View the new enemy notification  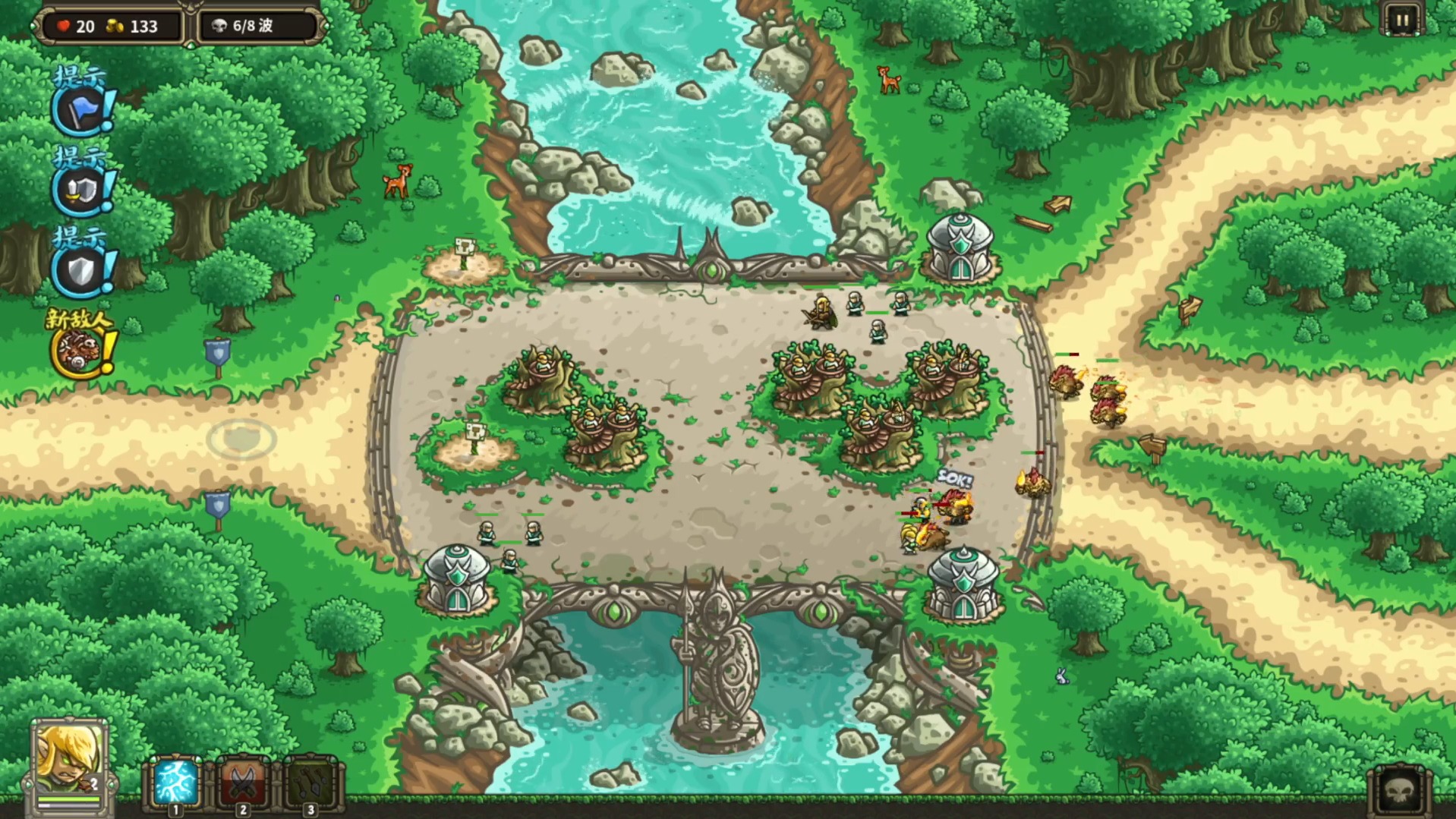click(x=80, y=351)
